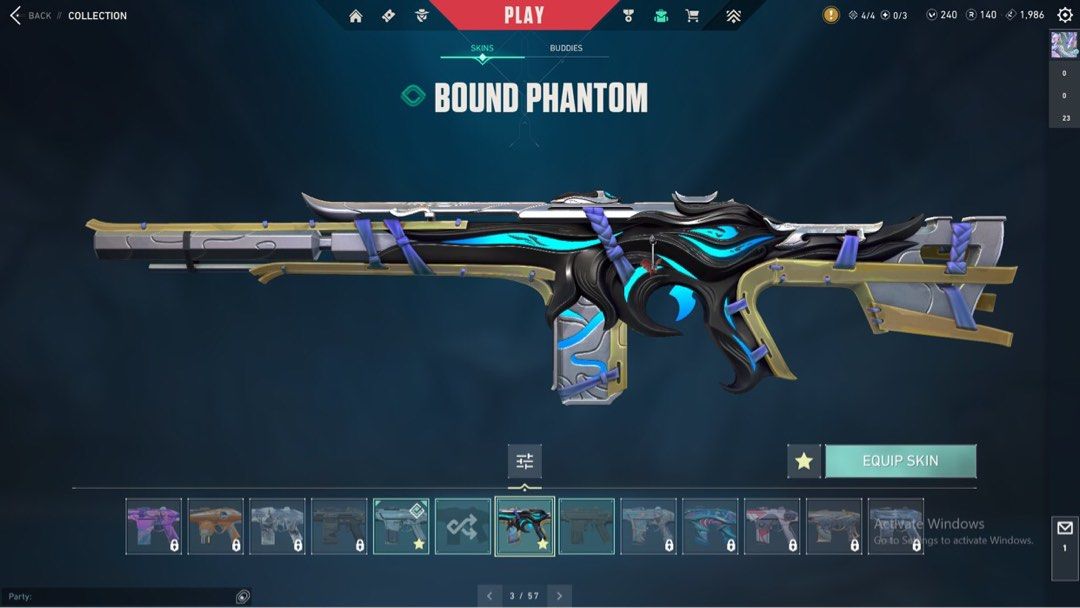Viewport: 1080px width, 608px height.
Task: Start matchmaking with the PLAY button
Action: (524, 15)
